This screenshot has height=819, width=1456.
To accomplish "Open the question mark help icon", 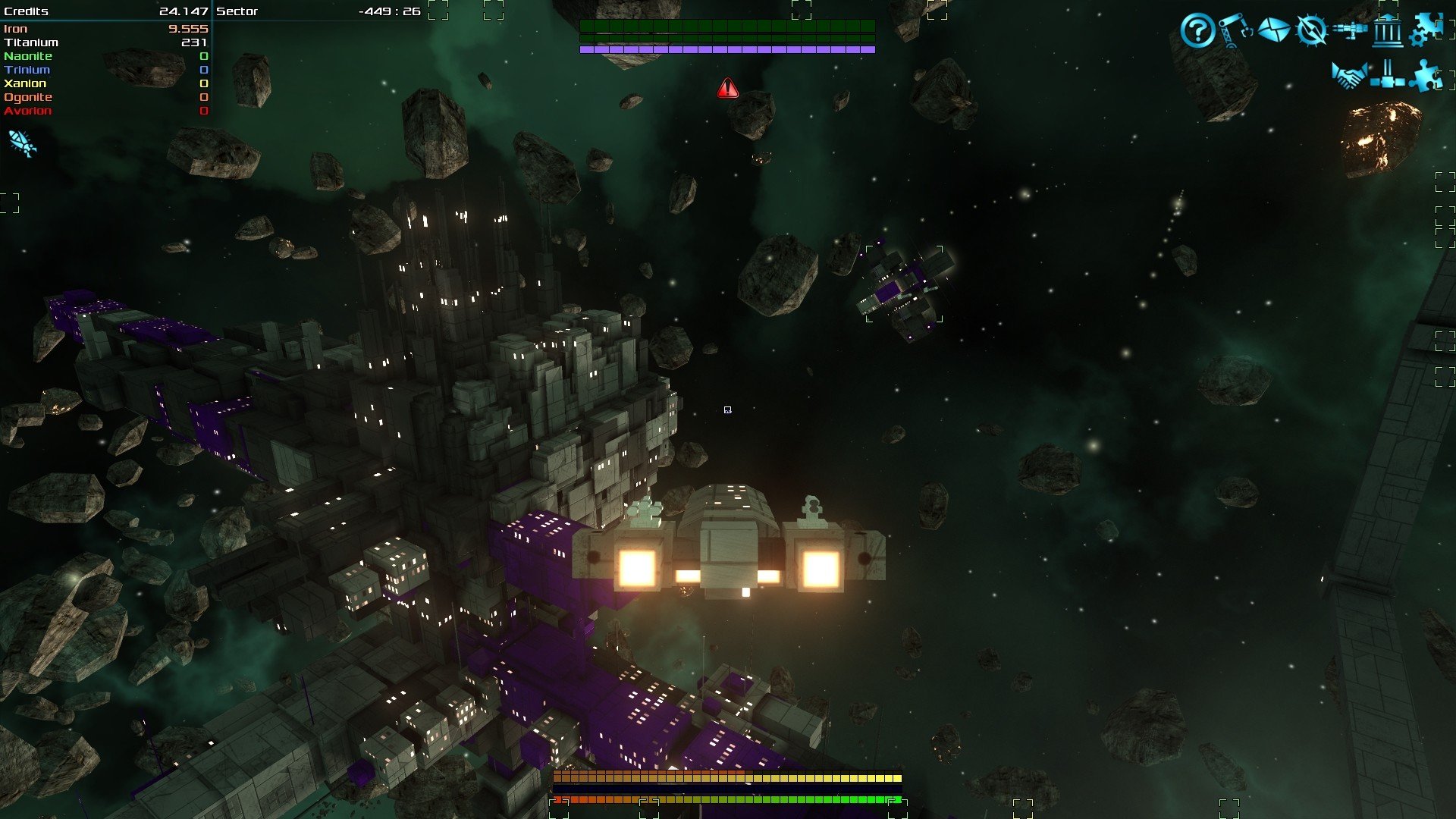I will point(1197,31).
